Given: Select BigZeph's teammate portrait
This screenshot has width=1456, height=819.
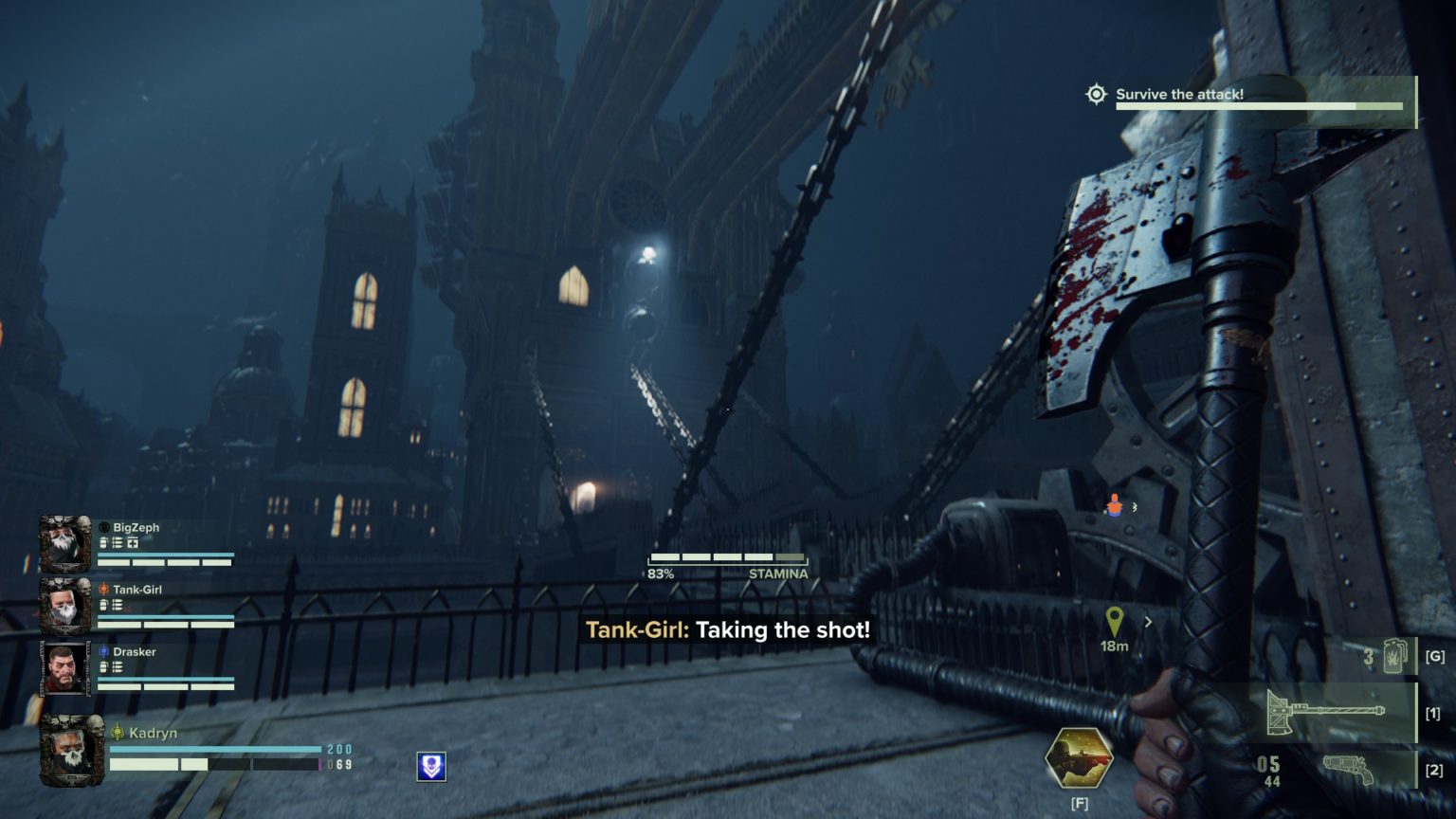Looking at the screenshot, I should (x=64, y=544).
